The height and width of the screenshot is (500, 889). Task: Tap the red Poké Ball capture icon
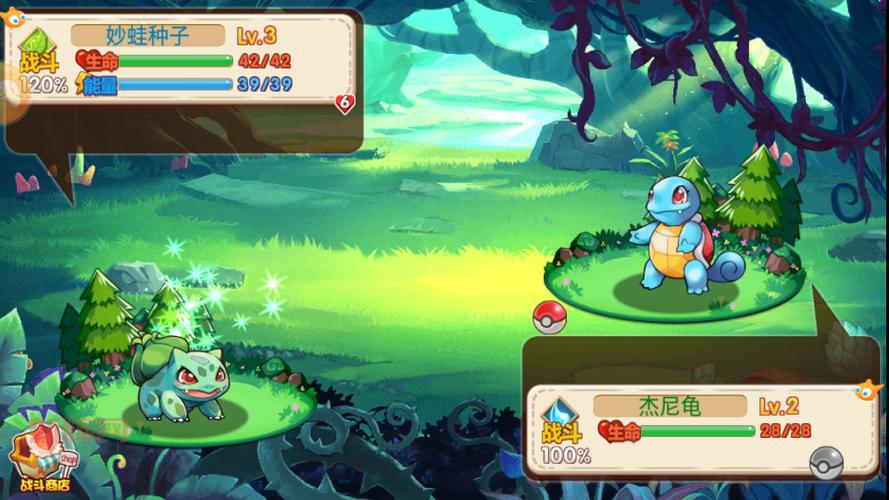click(x=549, y=315)
